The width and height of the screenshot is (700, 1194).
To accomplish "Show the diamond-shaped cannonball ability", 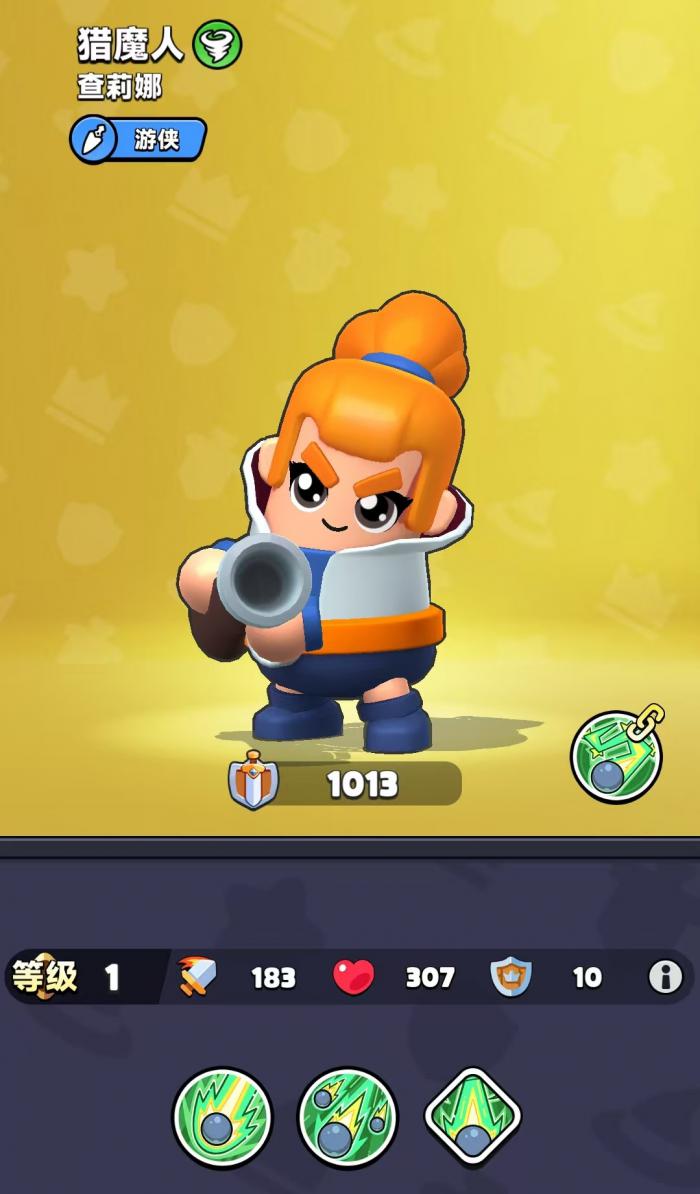I will (x=473, y=1116).
